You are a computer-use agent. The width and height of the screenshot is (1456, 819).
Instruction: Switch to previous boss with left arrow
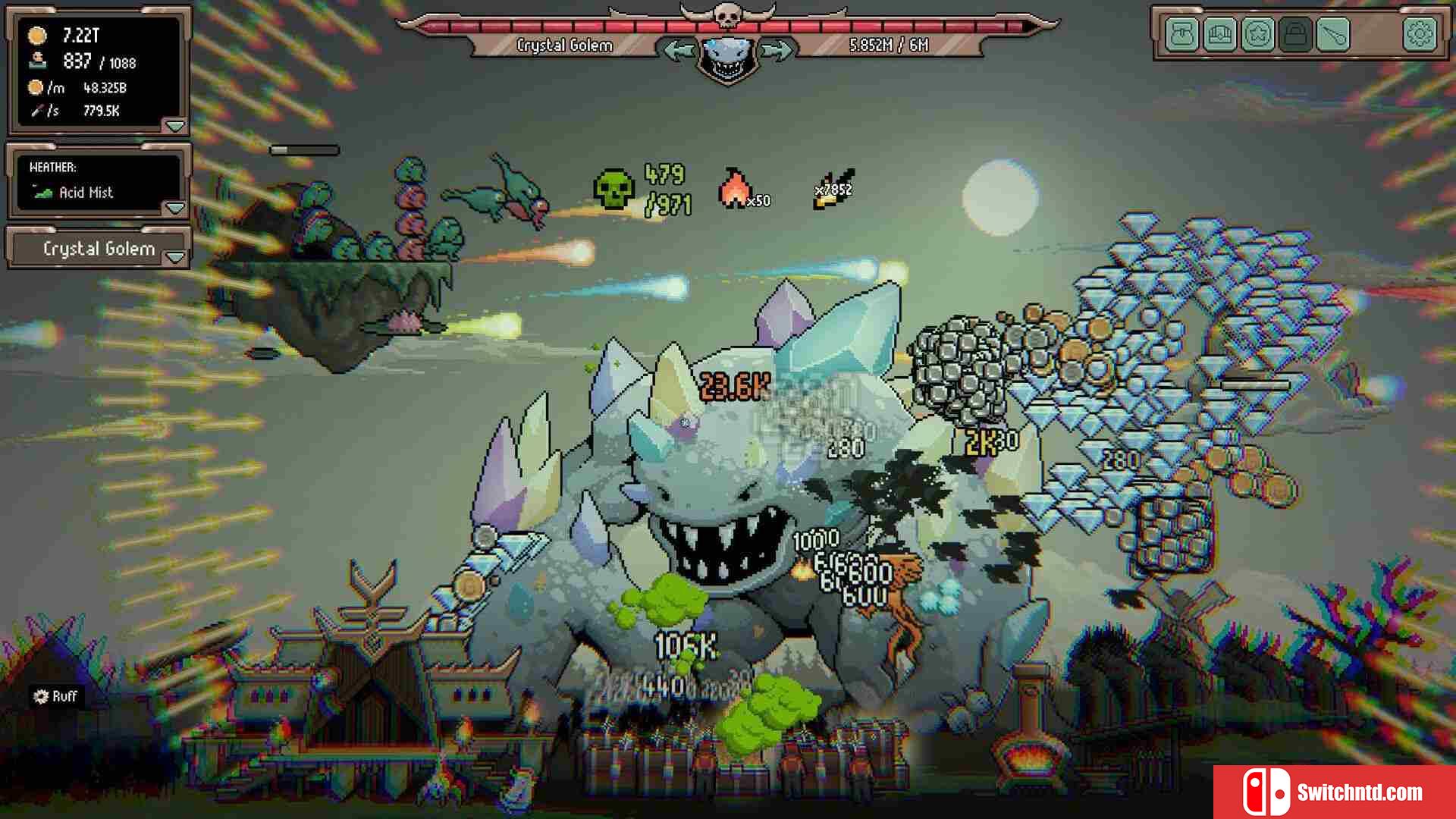pos(678,51)
